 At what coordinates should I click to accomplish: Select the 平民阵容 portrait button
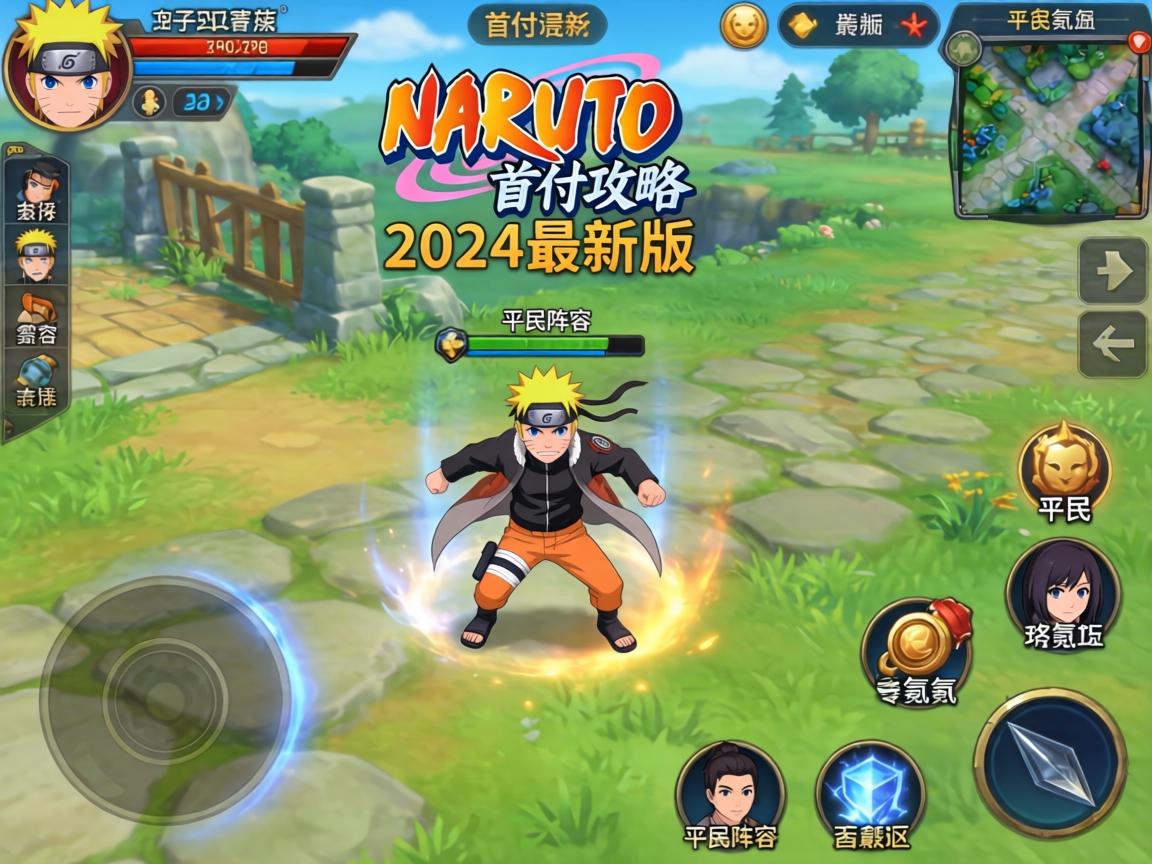point(730,793)
